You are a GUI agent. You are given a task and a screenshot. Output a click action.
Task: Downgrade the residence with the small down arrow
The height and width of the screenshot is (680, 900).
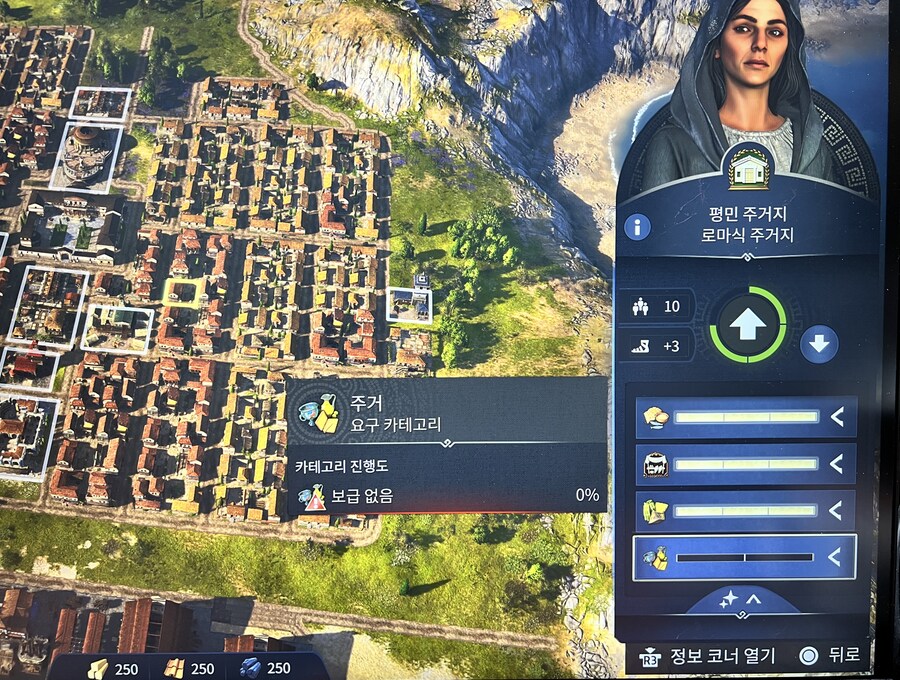coord(819,344)
